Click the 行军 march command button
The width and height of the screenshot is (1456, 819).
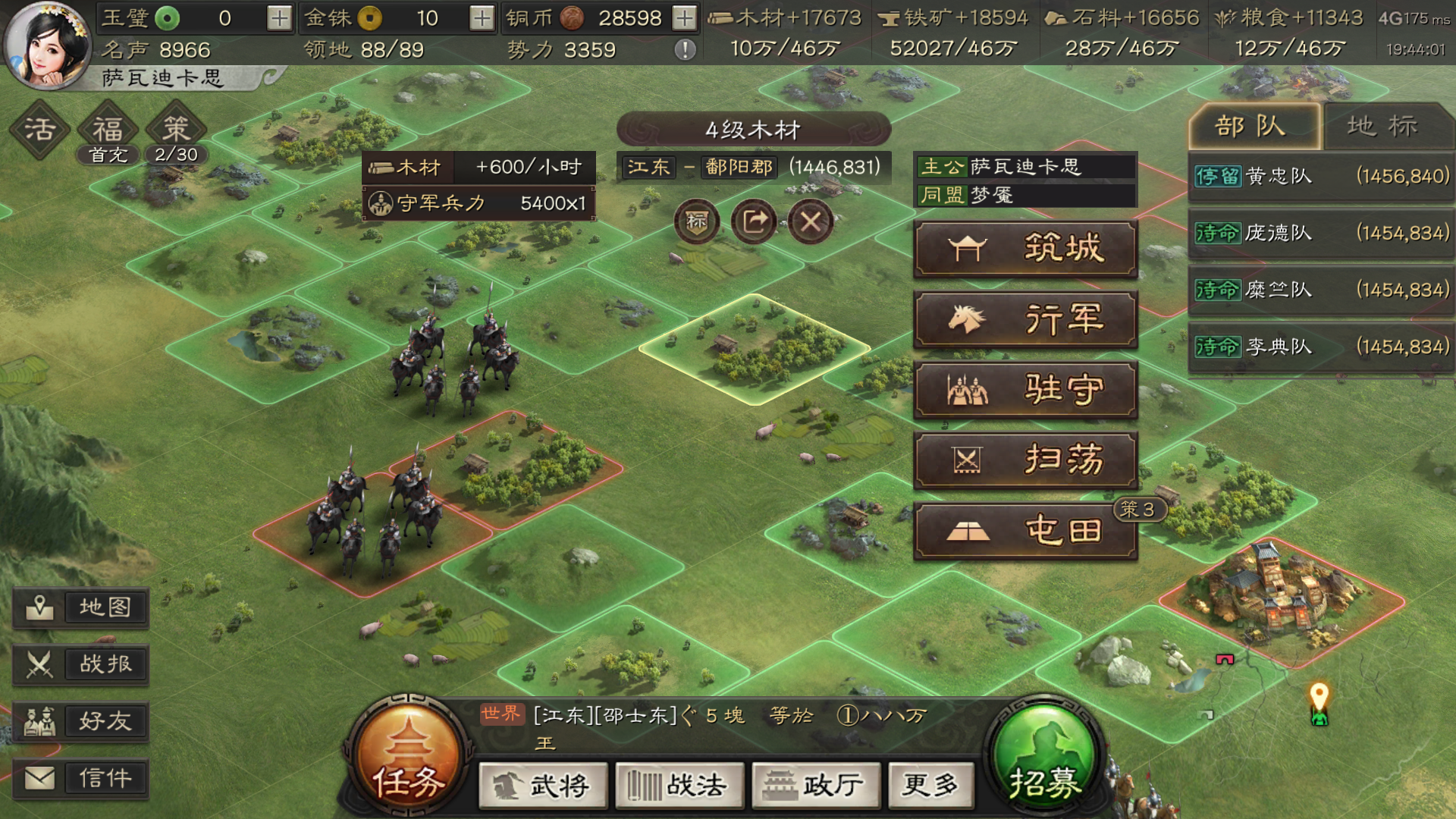(x=1025, y=319)
